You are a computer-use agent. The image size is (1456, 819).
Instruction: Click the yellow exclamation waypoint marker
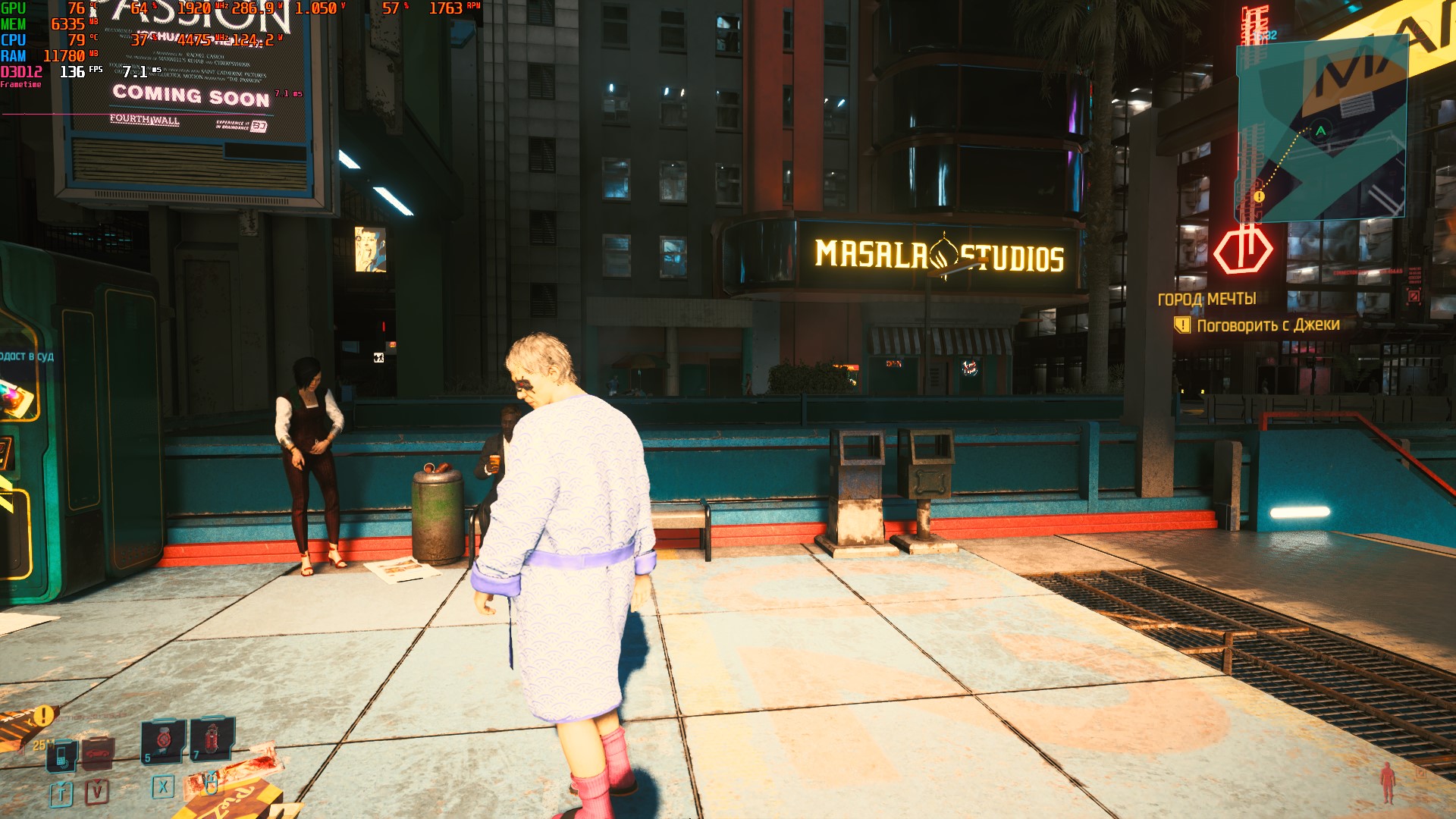coord(44,715)
